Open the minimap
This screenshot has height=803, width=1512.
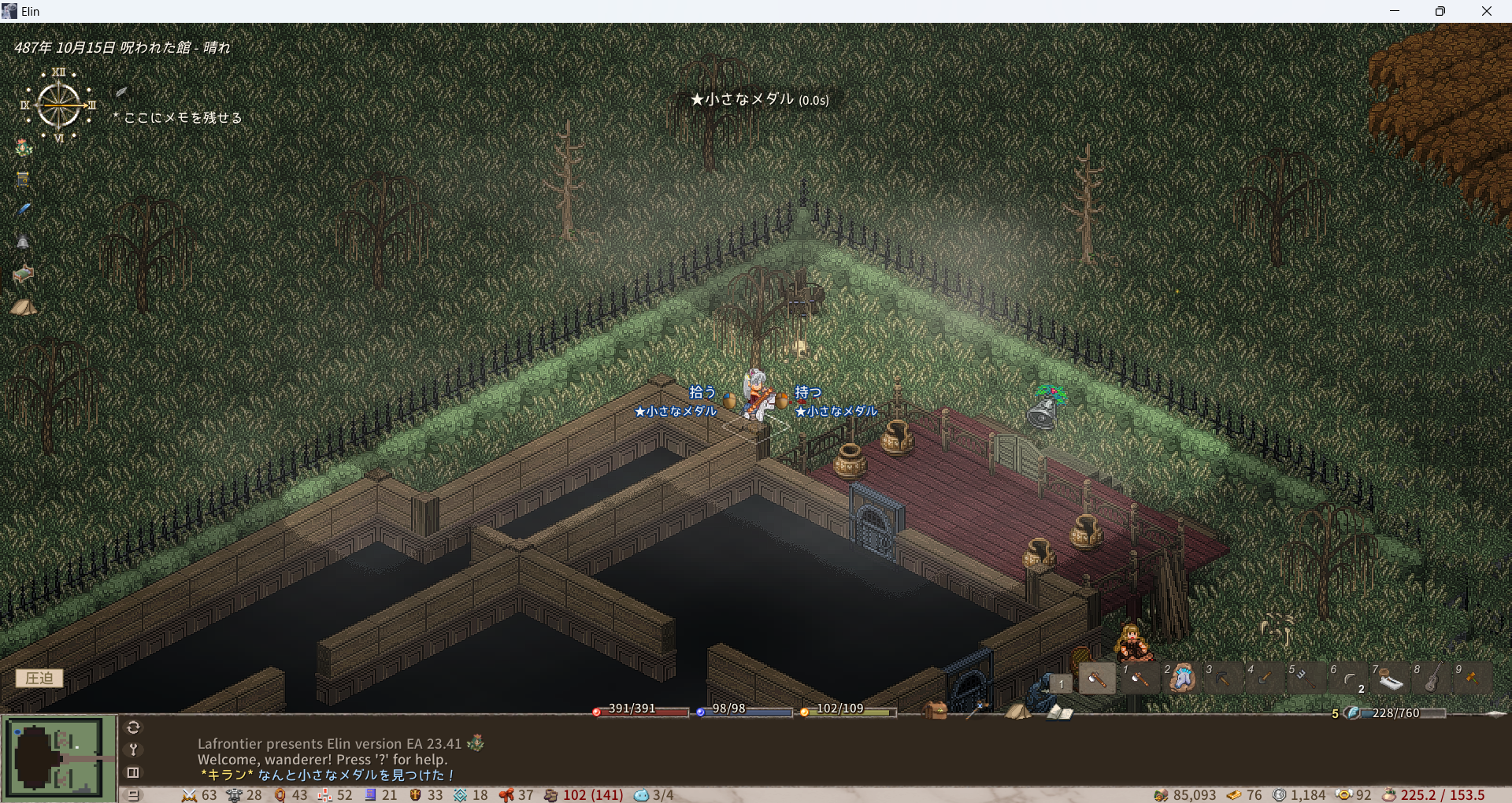55,756
